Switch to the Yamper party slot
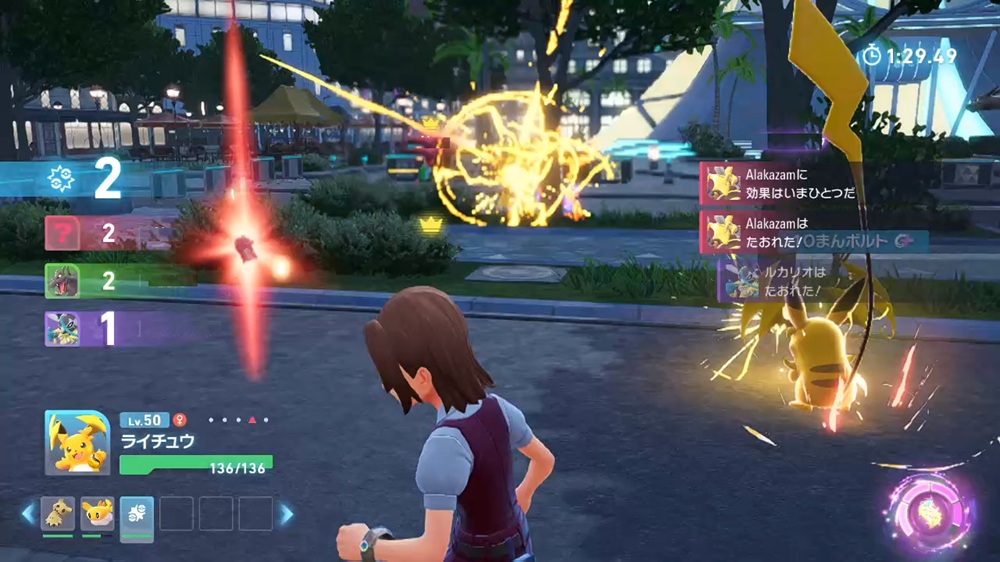This screenshot has height=562, width=1000. click(x=97, y=513)
